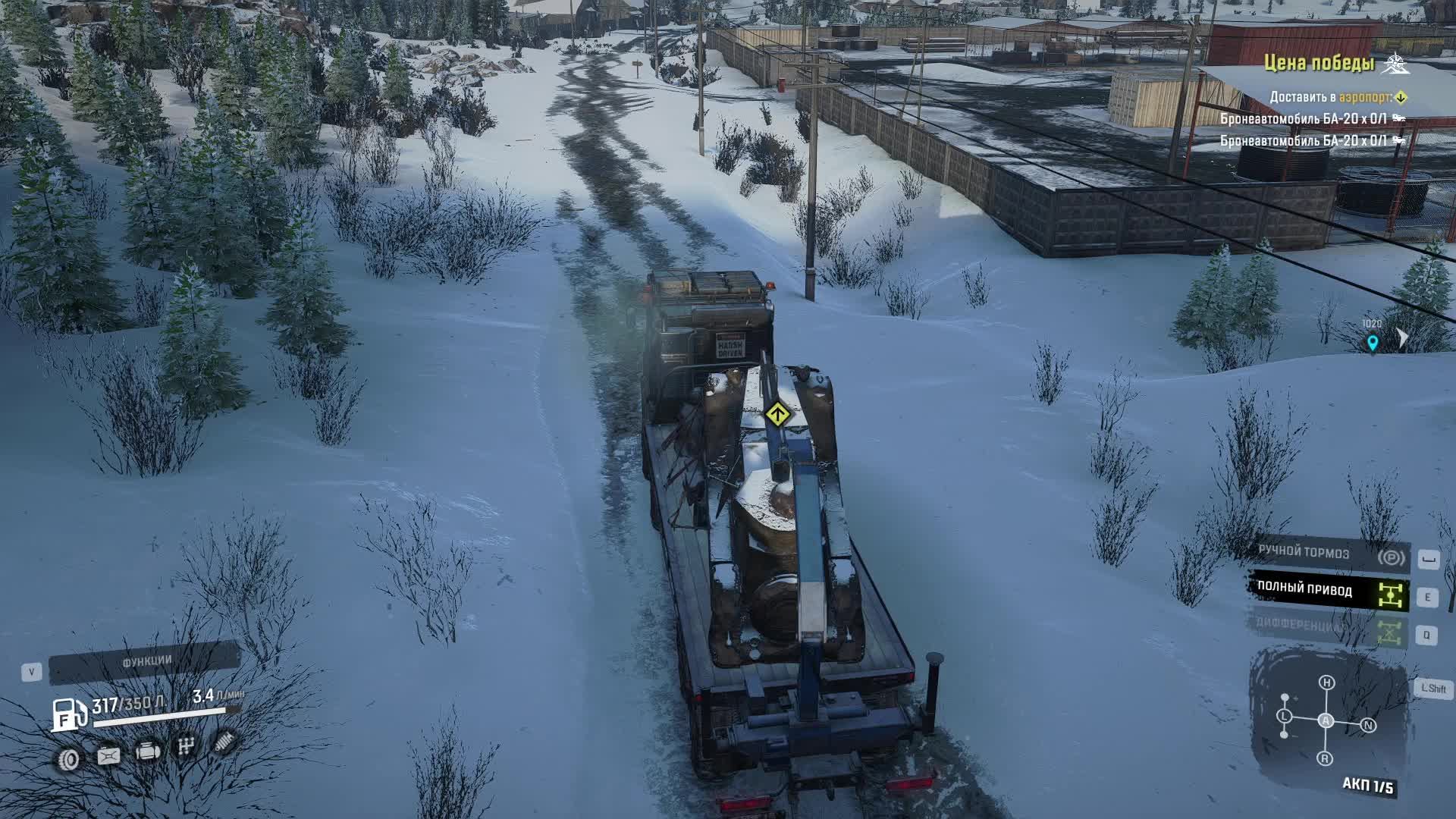Open the Цена победы quest tracker
The width and height of the screenshot is (1456, 819).
[1319, 64]
